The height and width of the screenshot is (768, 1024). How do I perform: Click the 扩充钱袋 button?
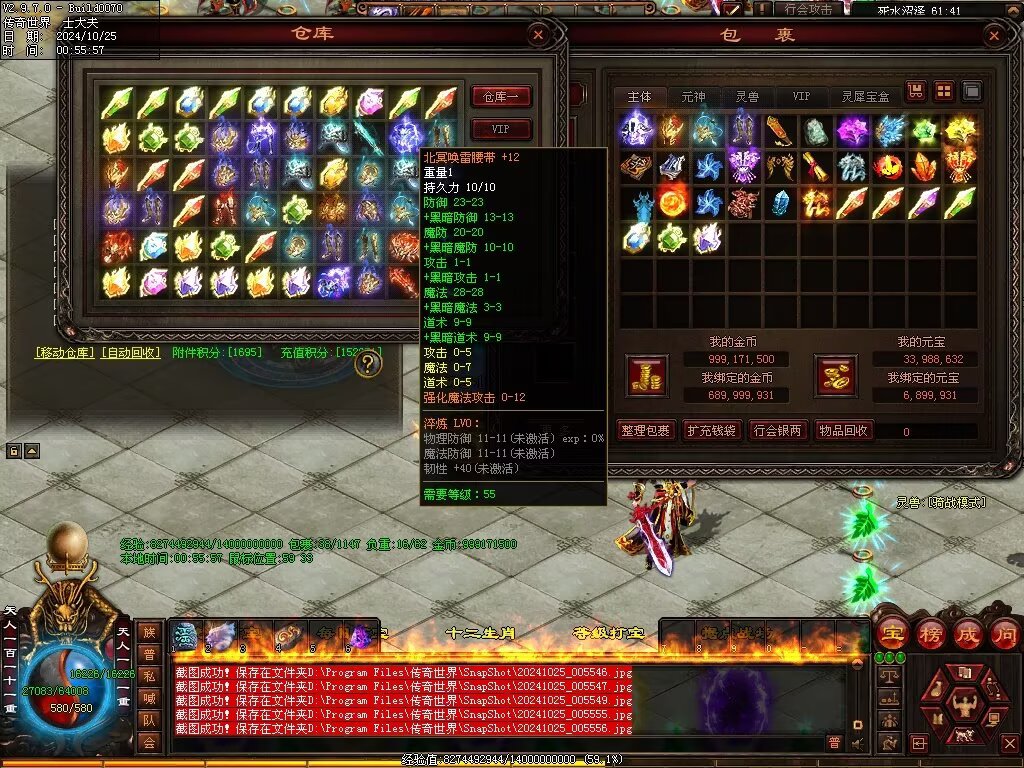(x=711, y=431)
